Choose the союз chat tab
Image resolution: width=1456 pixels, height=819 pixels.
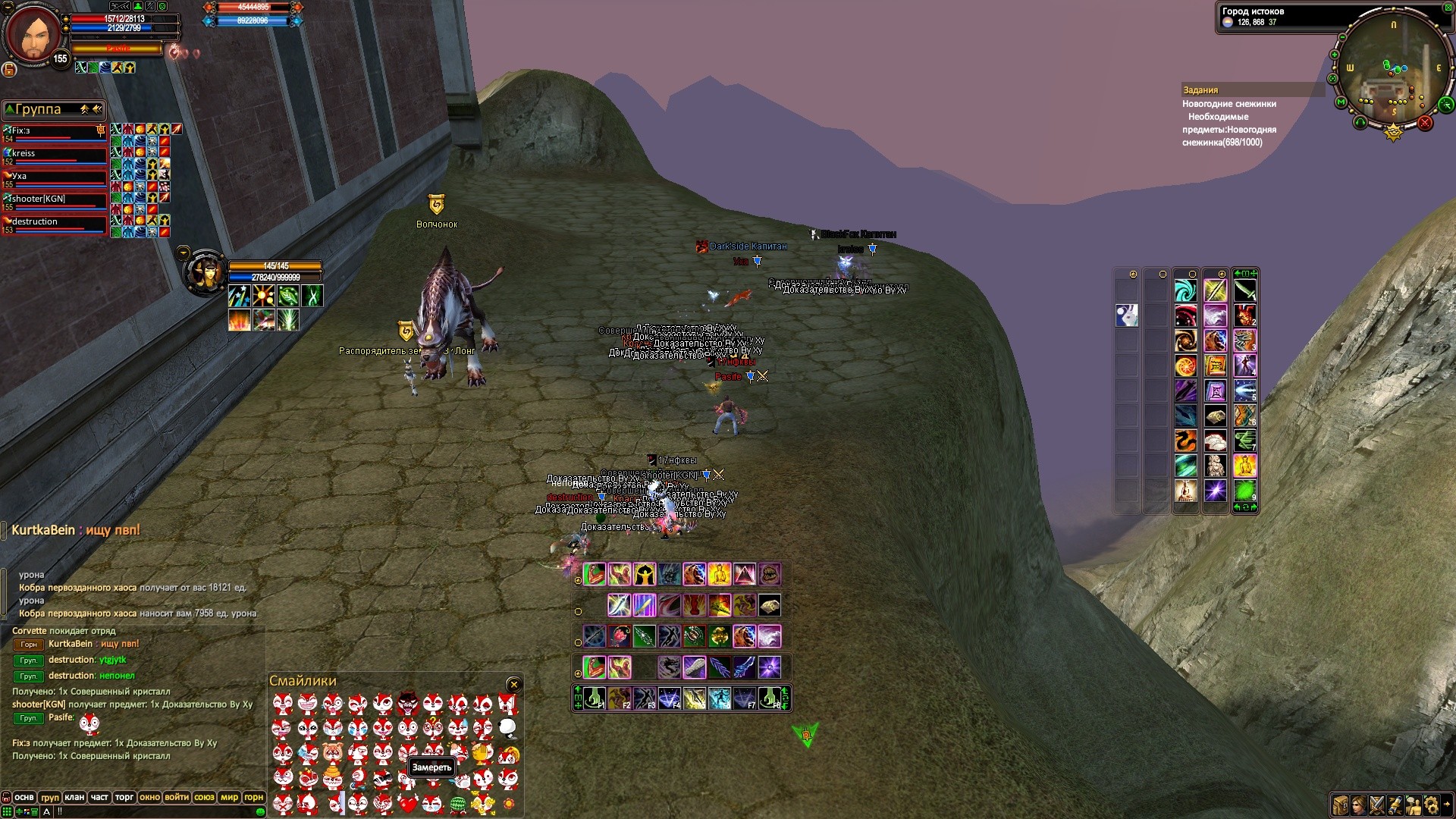tap(204, 797)
